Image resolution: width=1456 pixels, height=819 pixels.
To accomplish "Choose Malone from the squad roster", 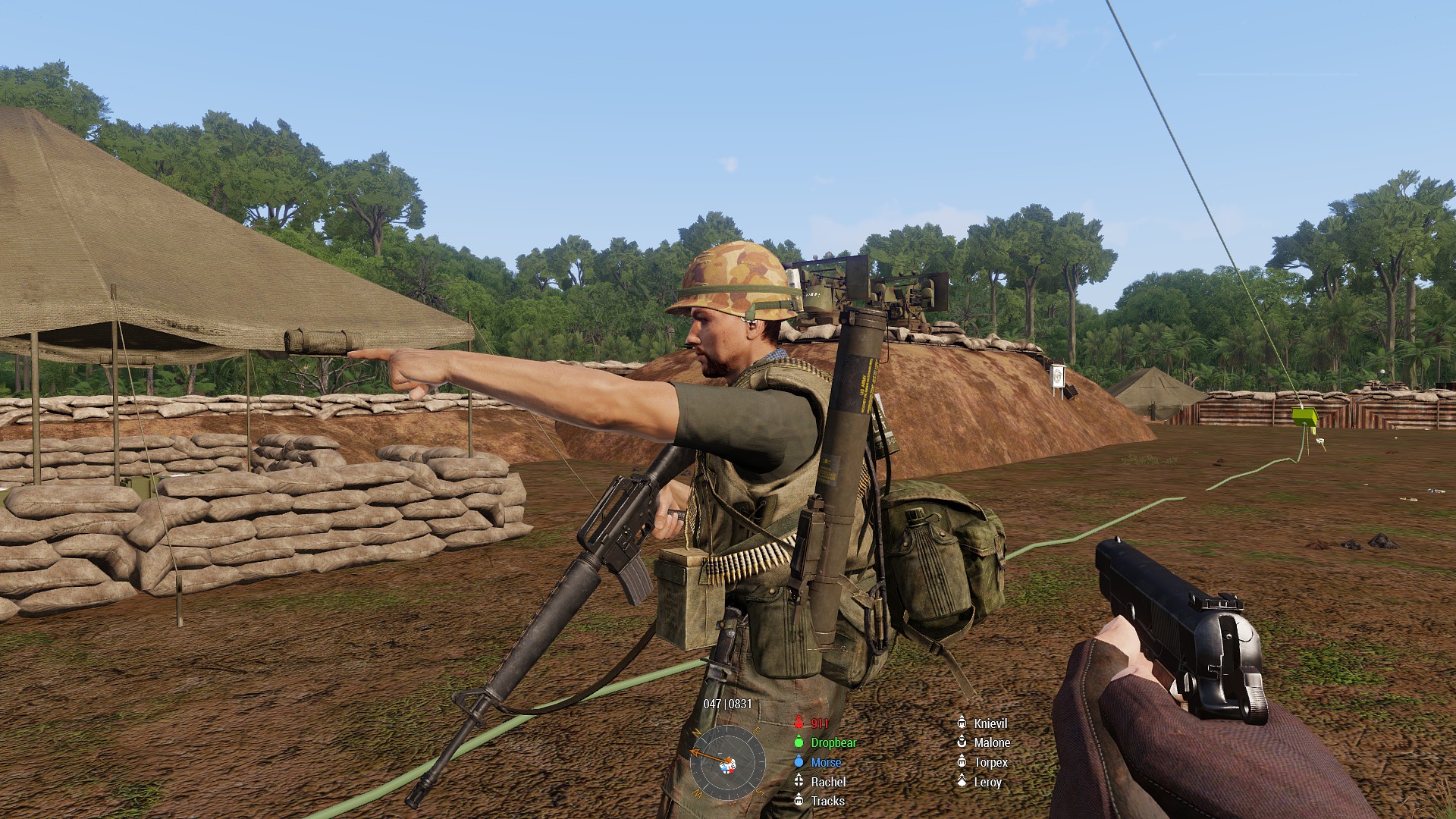I will coord(991,743).
